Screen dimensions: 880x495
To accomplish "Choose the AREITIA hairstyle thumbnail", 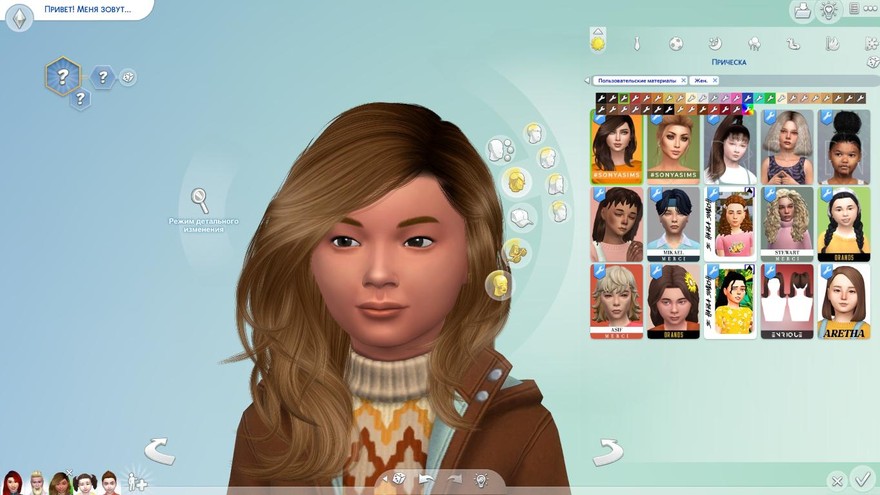I will pyautogui.click(x=843, y=301).
